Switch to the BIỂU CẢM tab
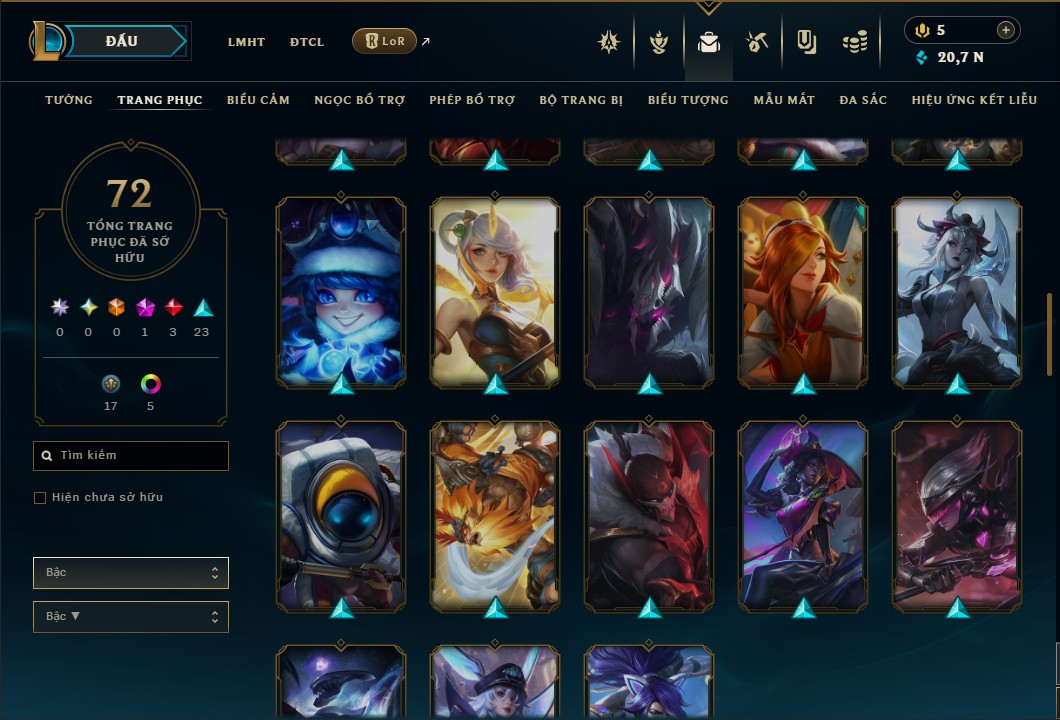The image size is (1060, 720). pyautogui.click(x=258, y=100)
